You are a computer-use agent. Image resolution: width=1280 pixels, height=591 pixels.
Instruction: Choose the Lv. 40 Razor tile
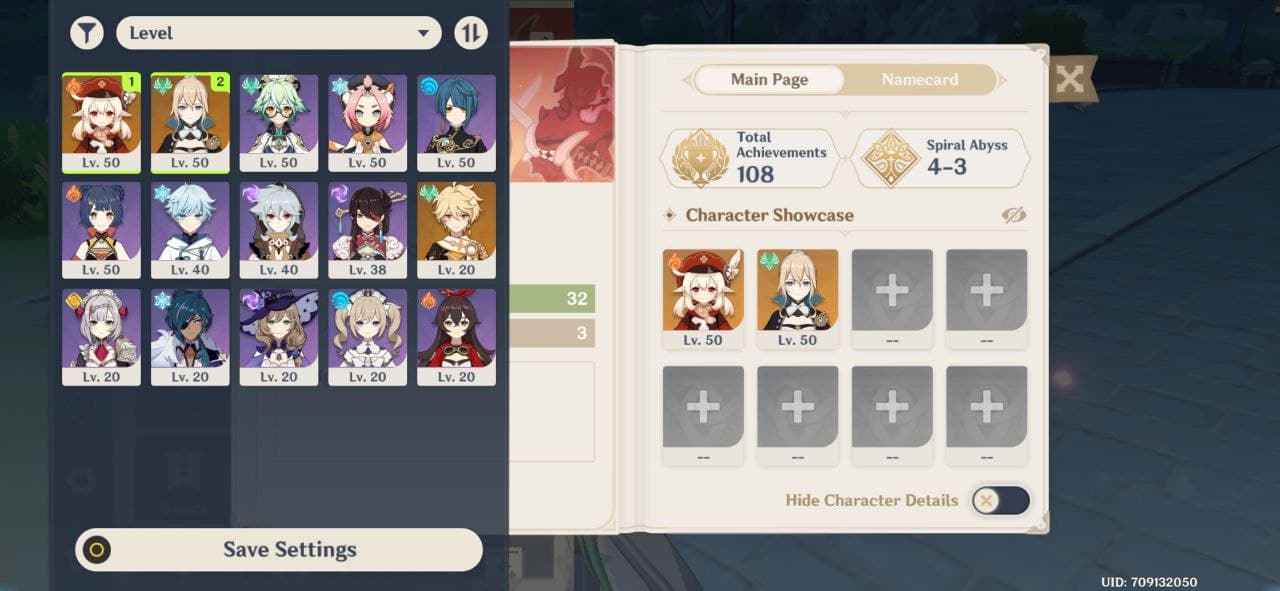click(x=279, y=229)
